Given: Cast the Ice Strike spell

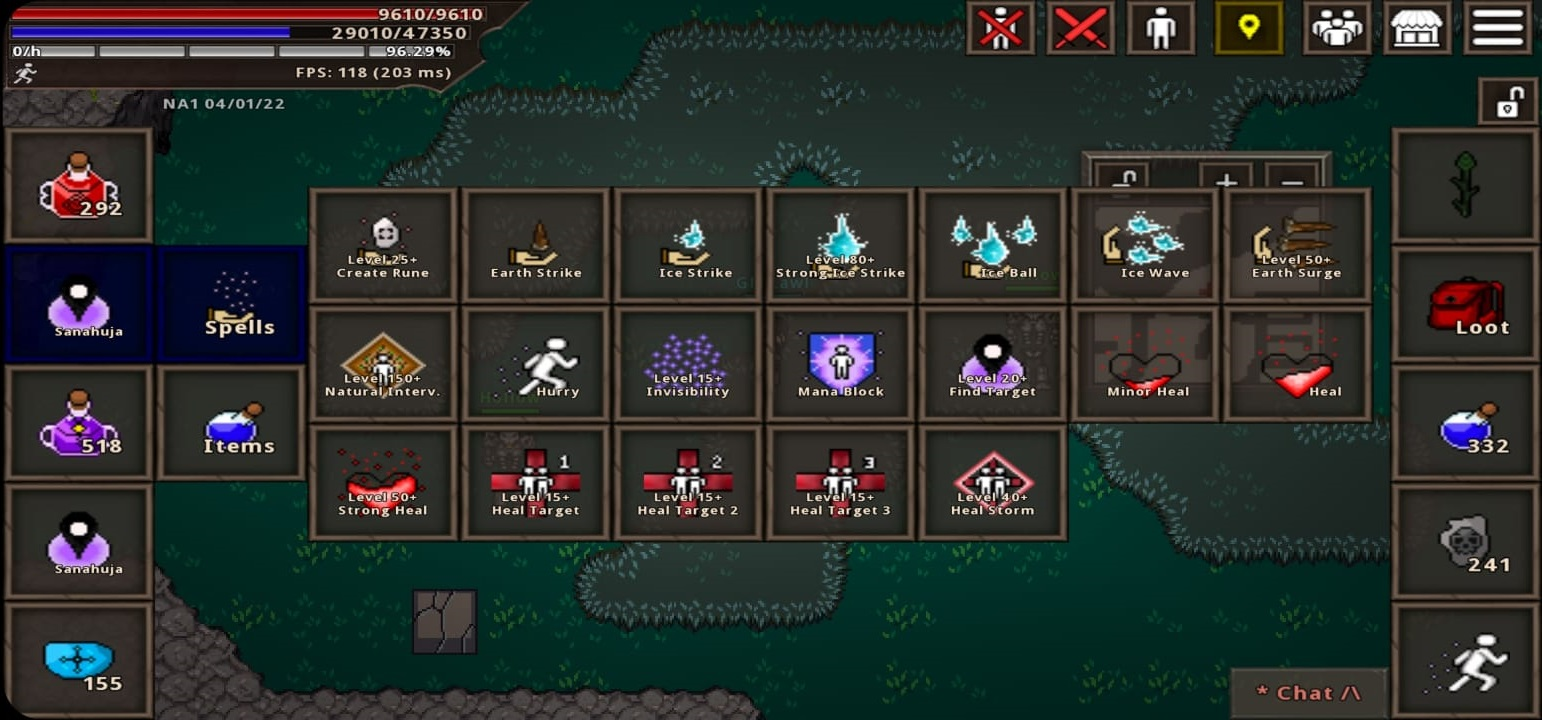Looking at the screenshot, I should (x=687, y=243).
